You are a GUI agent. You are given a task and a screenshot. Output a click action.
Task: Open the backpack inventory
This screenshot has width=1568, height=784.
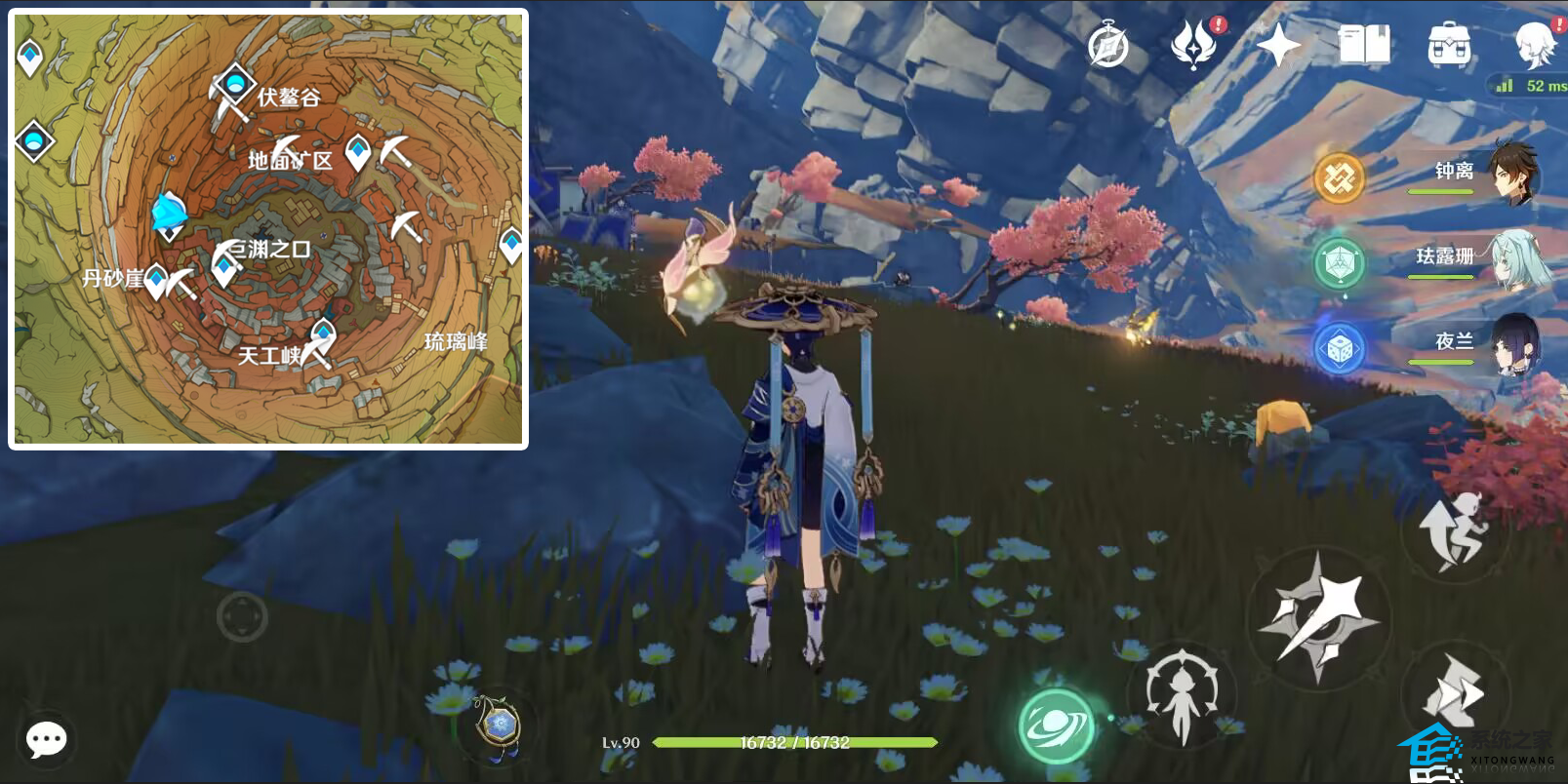point(1449,45)
